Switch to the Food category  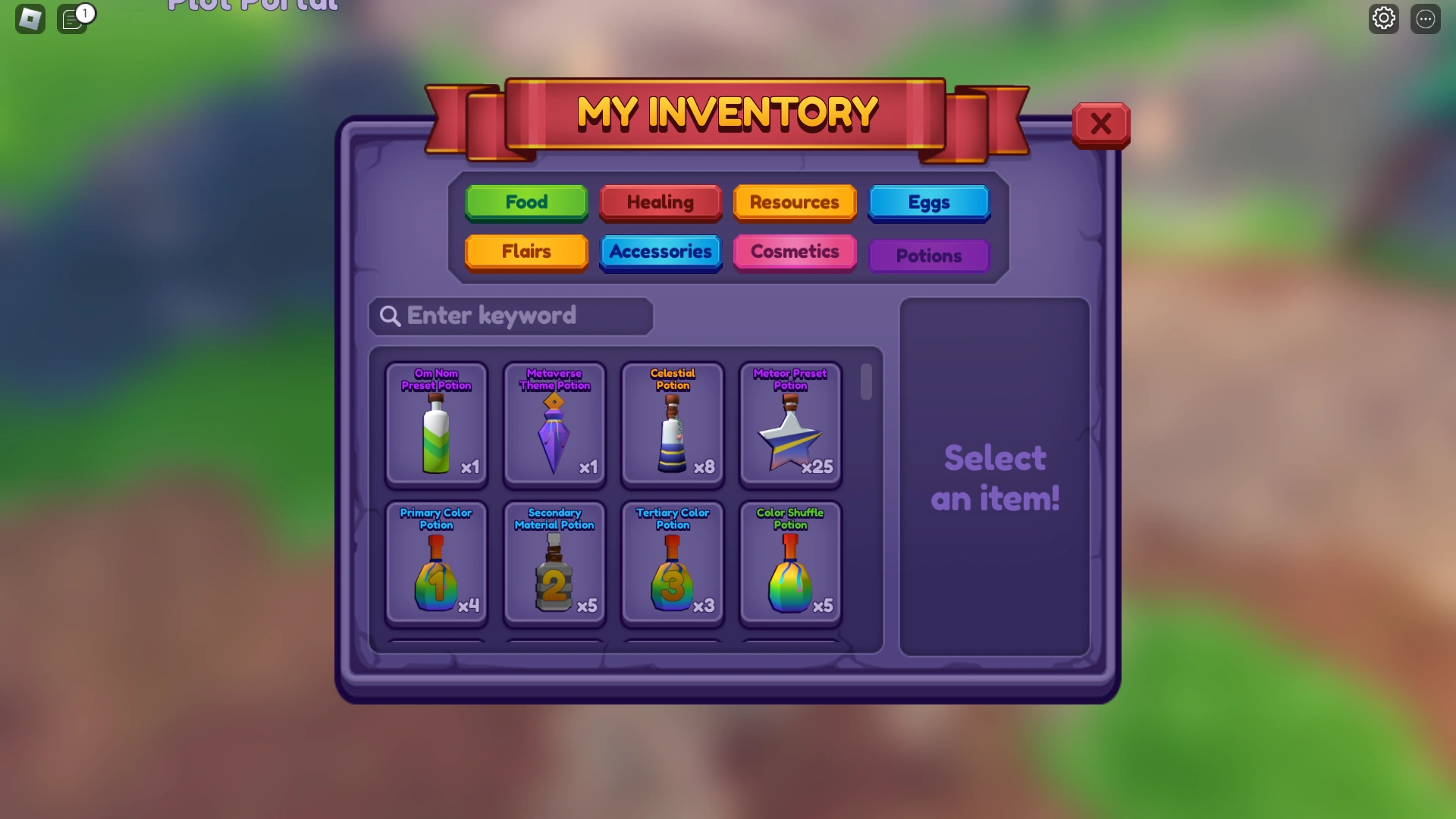point(526,202)
